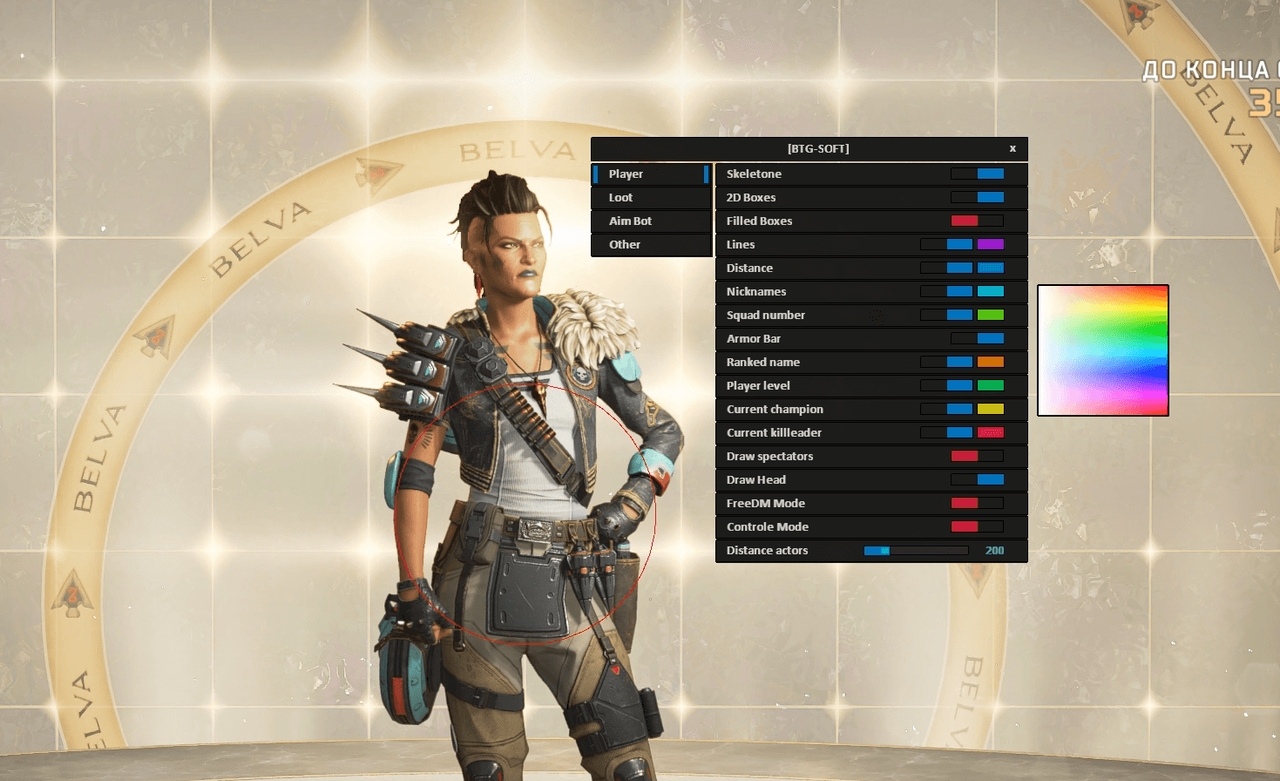Enable the Filled Boxes option
1280x781 pixels.
pyautogui.click(x=975, y=220)
